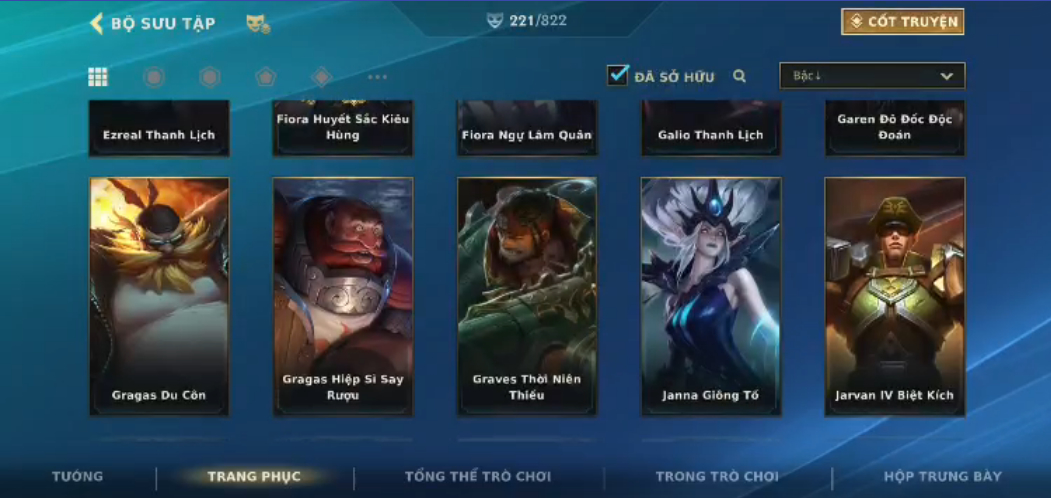Toggle the Đã Sở Hữu checkbox
Viewport: 1051px width, 498px height.
[618, 75]
